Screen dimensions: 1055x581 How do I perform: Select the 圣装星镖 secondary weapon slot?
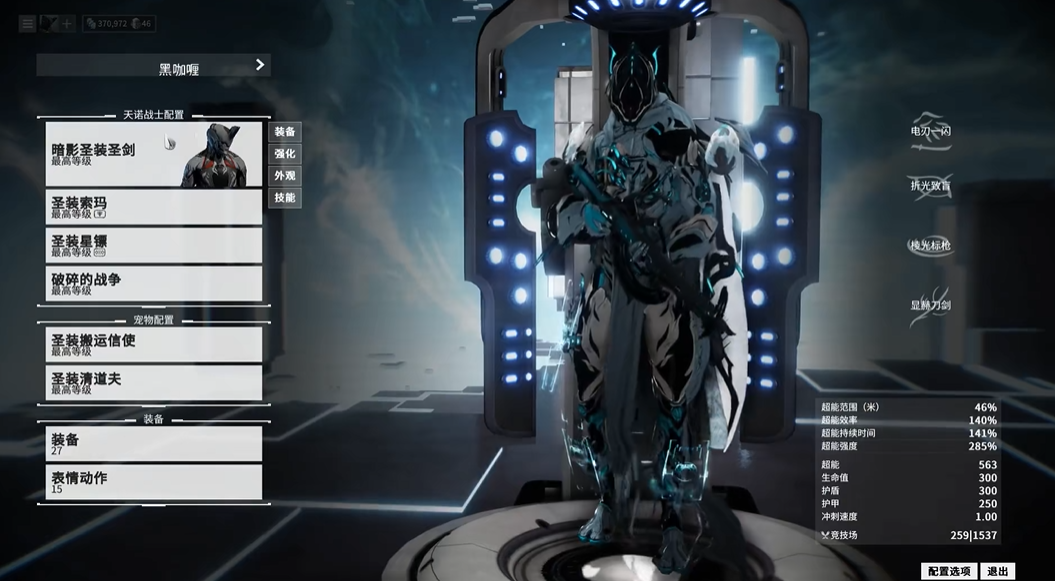point(153,245)
